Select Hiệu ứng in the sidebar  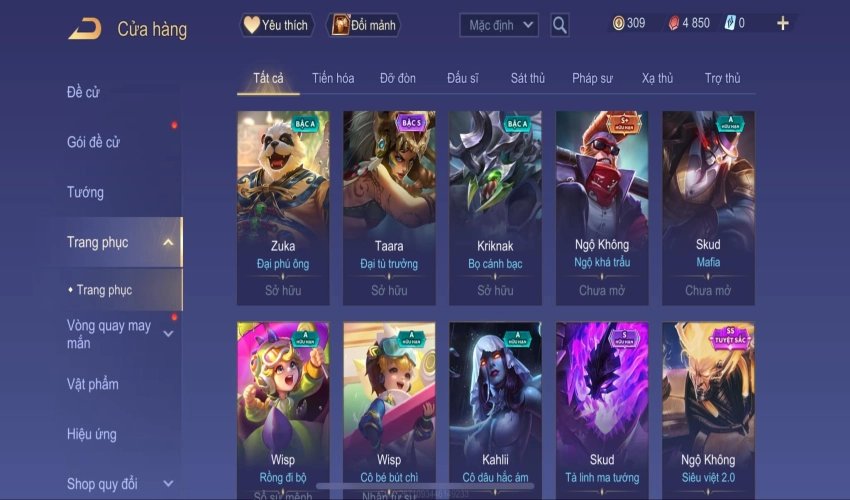click(91, 434)
